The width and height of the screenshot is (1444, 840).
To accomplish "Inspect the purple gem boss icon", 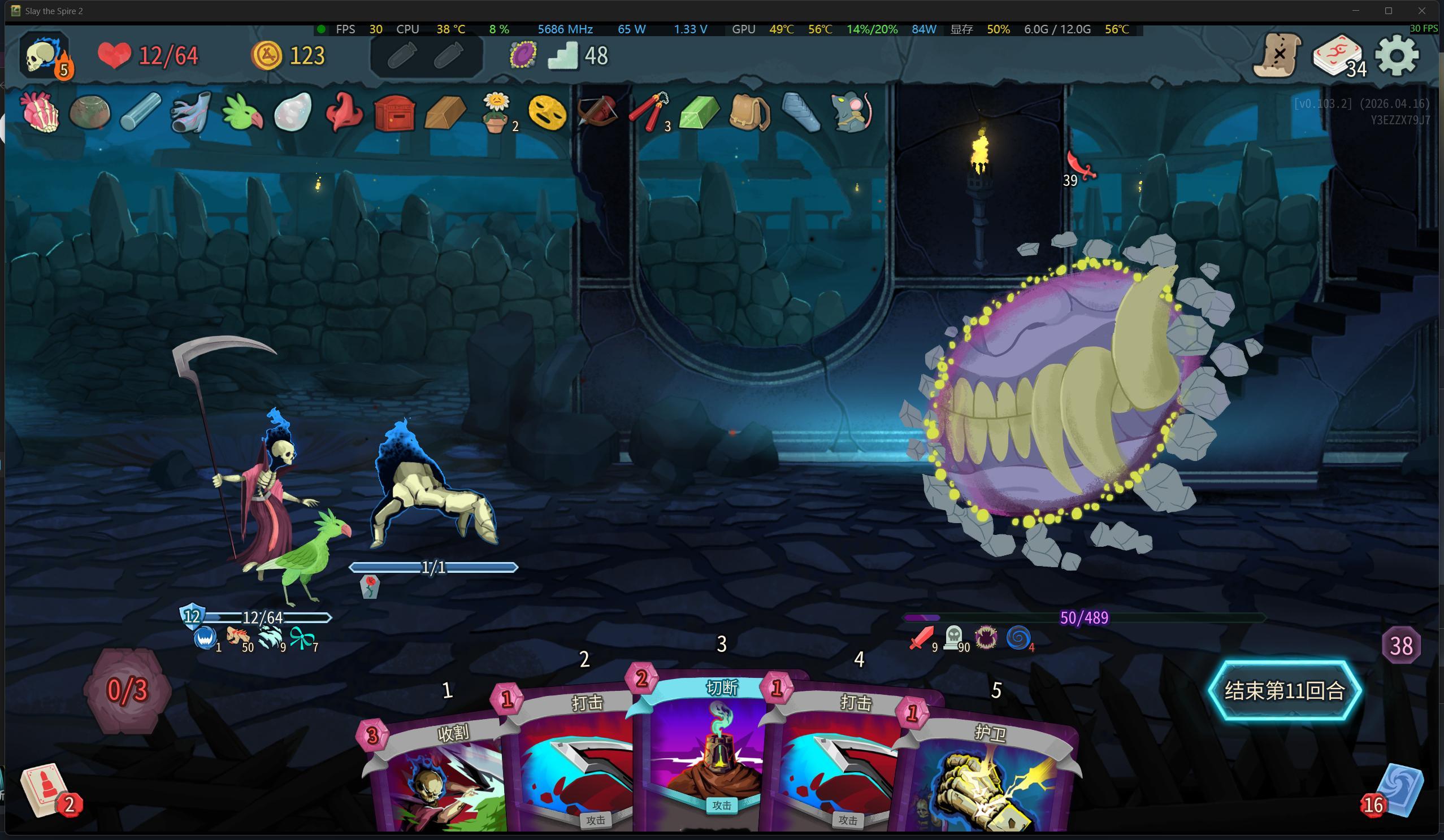I will pyautogui.click(x=523, y=55).
